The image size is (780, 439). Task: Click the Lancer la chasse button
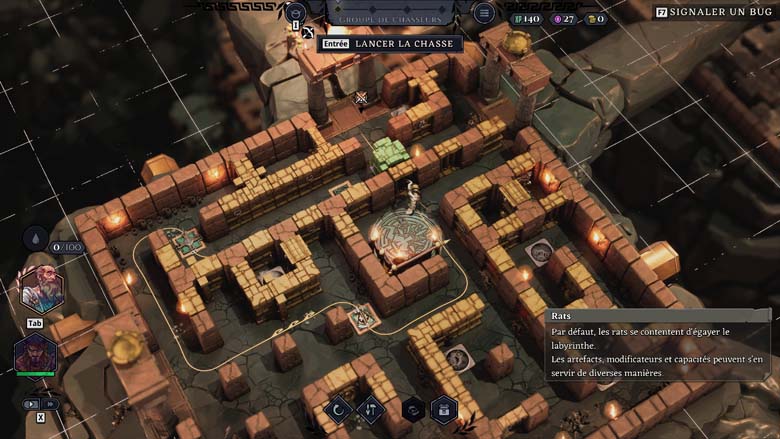390,44
